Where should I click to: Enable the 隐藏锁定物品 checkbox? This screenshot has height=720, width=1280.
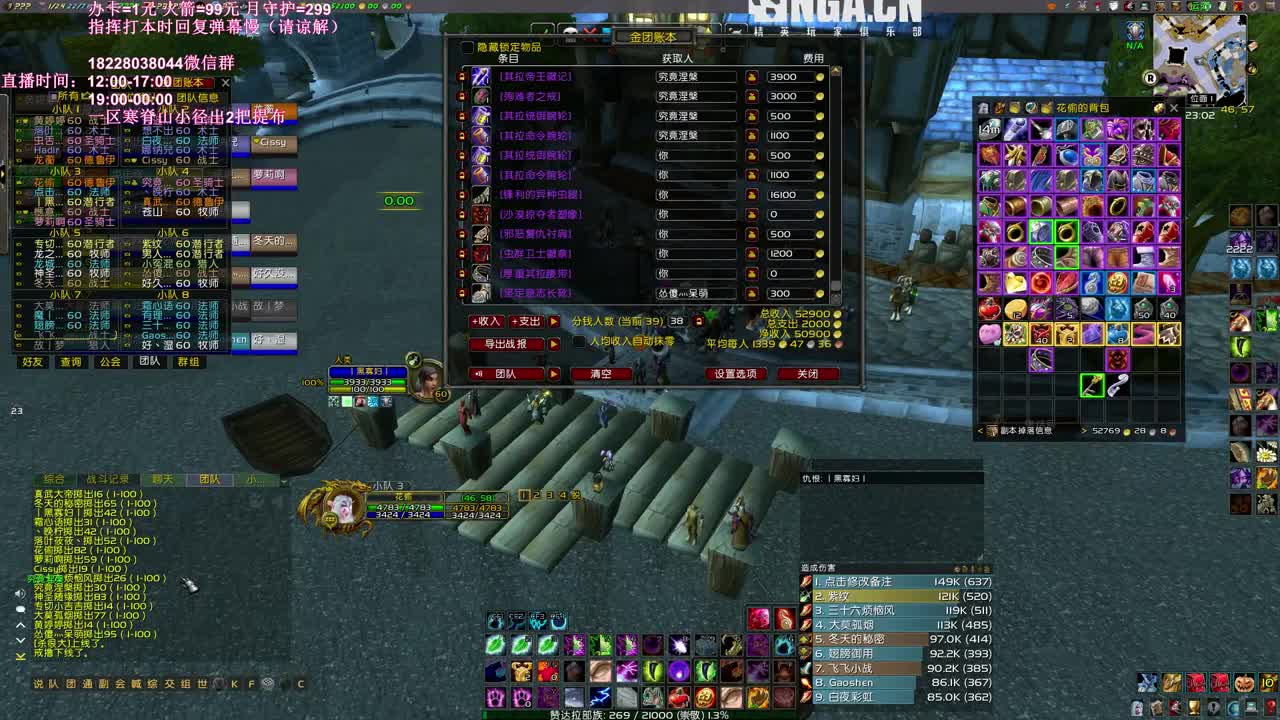click(x=467, y=48)
